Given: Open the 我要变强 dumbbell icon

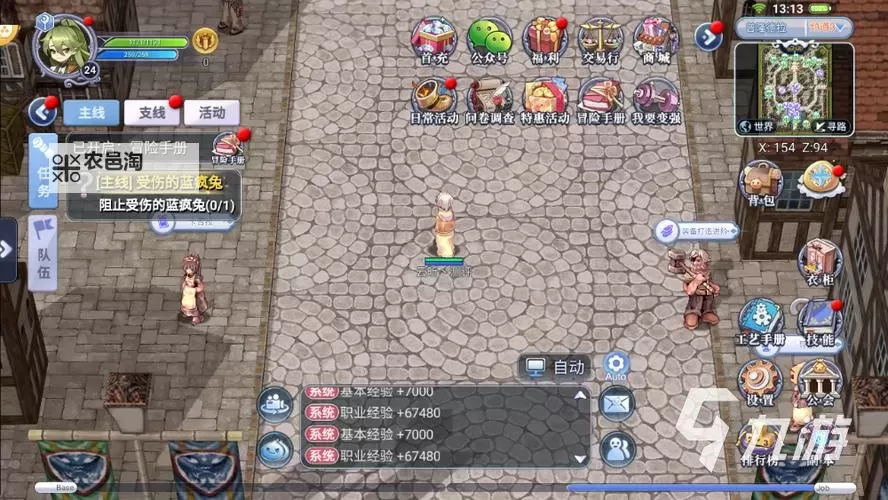Looking at the screenshot, I should 656,98.
